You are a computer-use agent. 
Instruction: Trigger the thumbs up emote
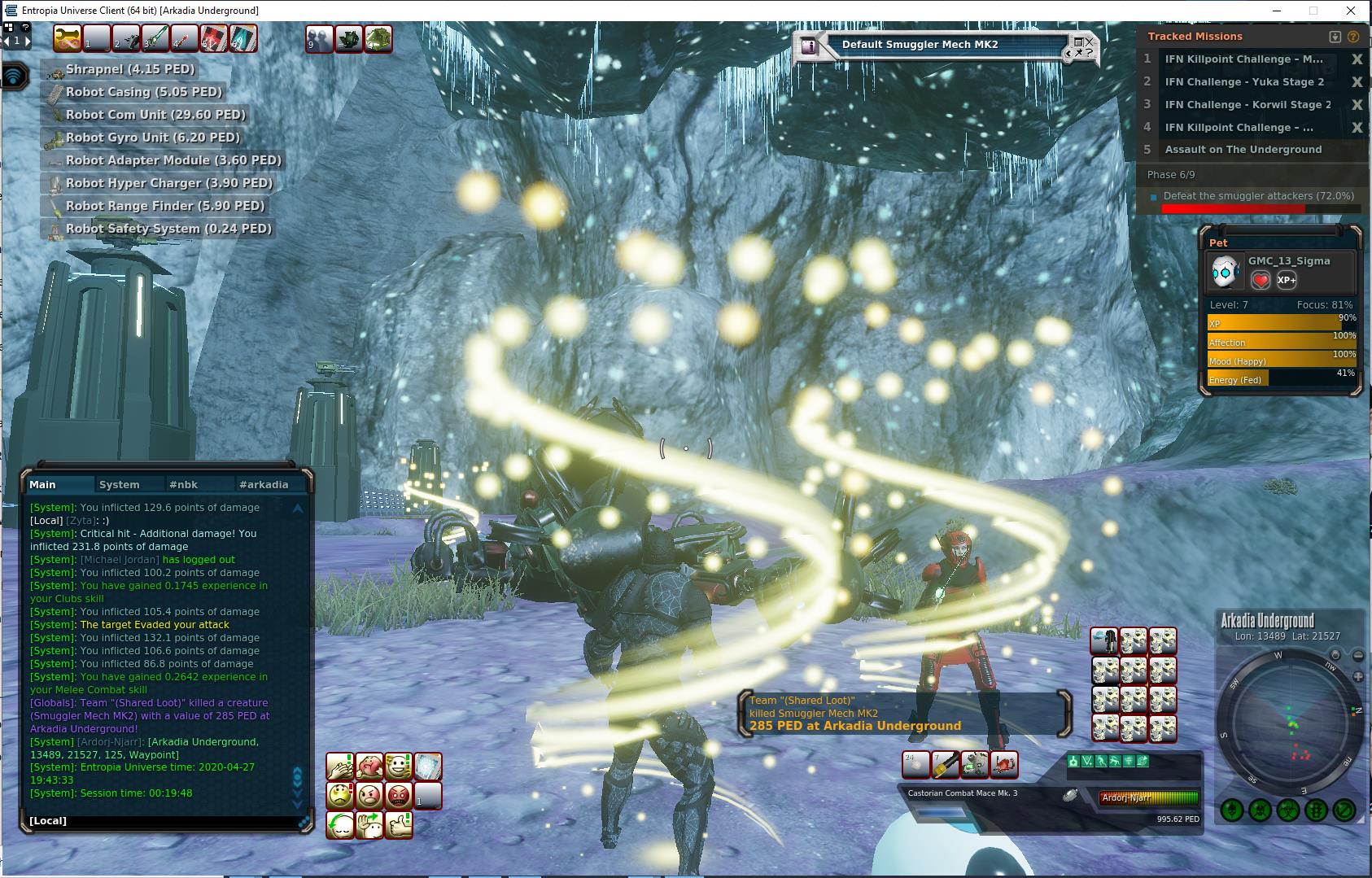[x=398, y=824]
